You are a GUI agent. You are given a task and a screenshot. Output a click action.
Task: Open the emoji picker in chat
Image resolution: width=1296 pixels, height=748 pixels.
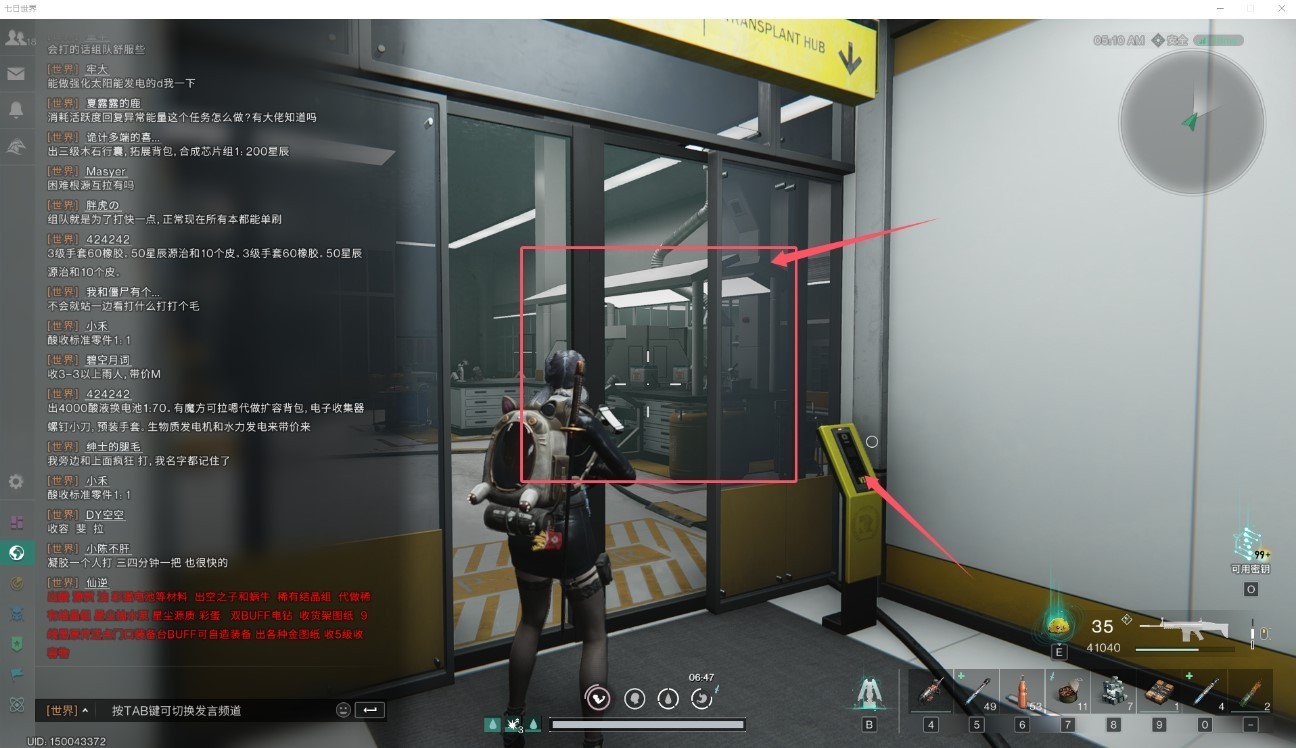click(343, 710)
